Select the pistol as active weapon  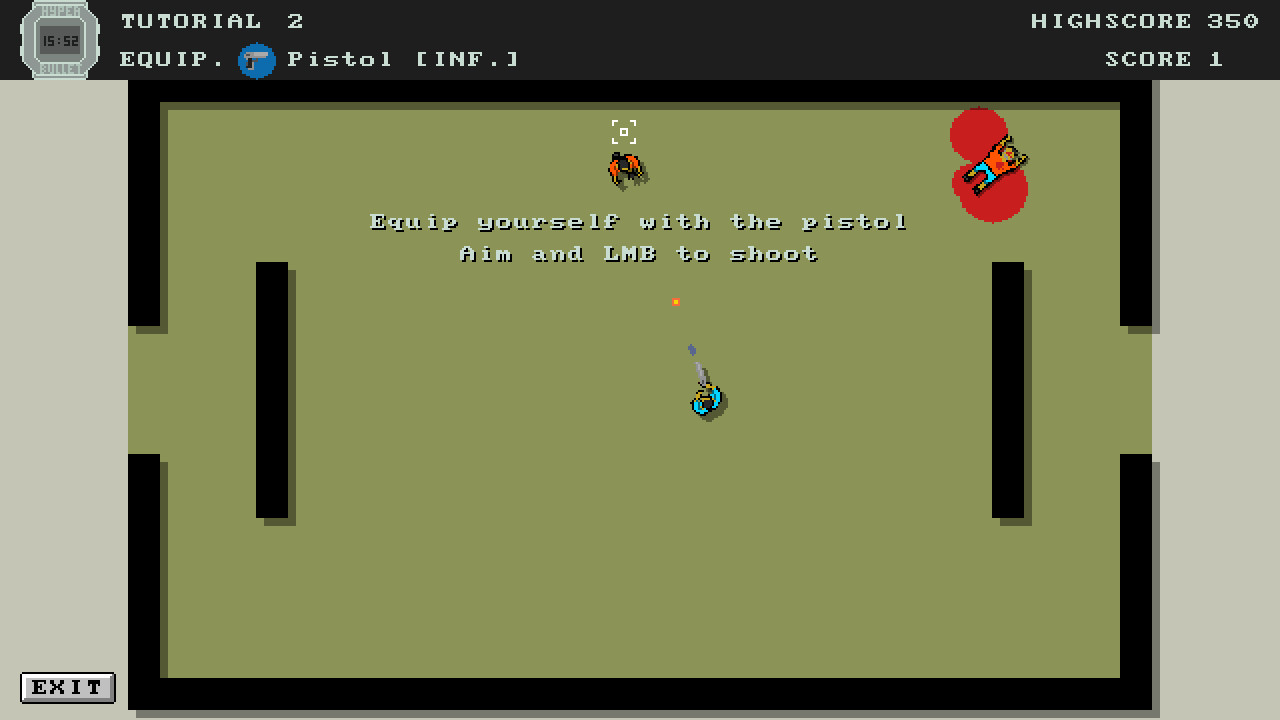(257, 59)
